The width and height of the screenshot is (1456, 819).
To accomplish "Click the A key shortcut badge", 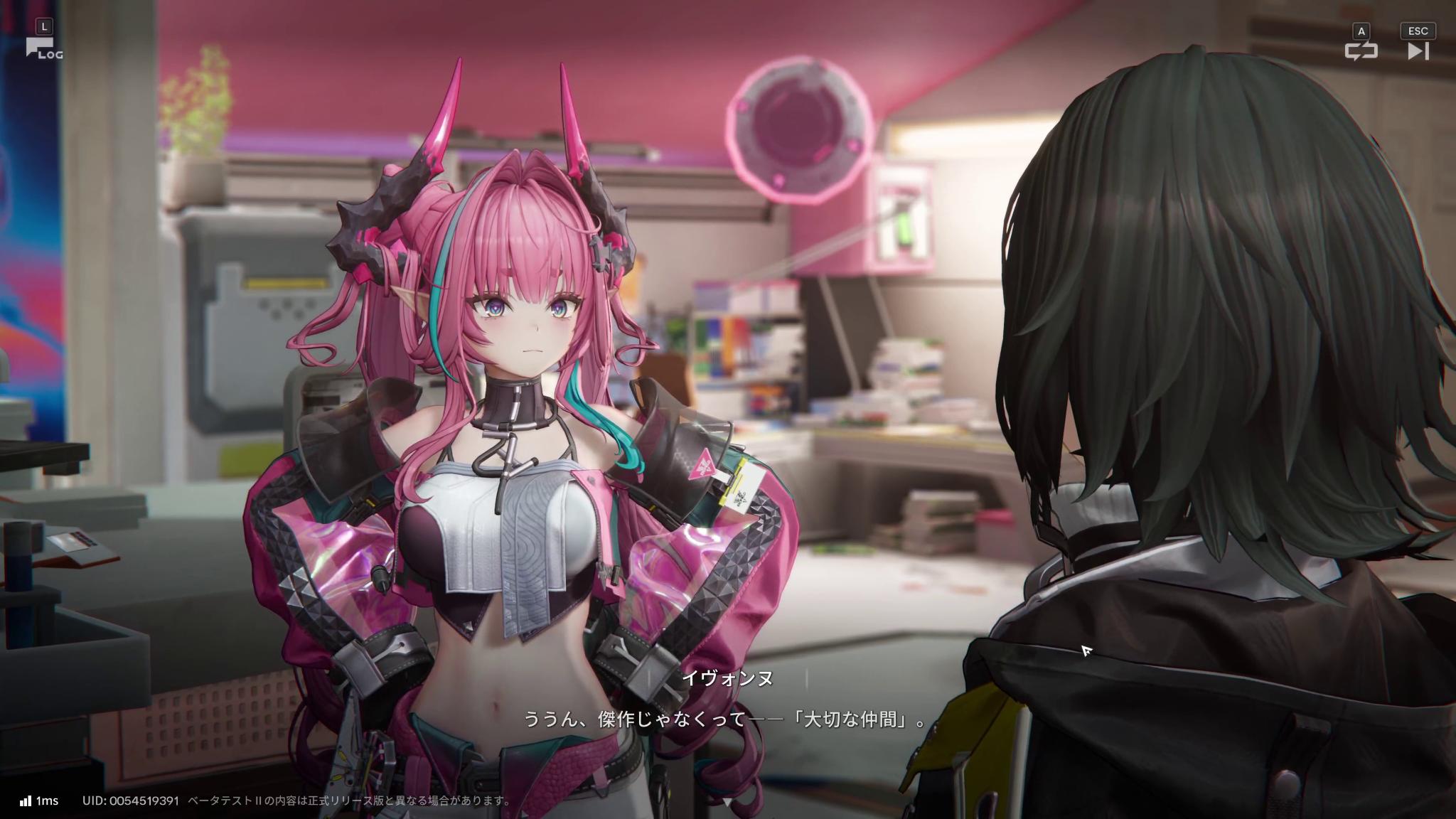I will [x=1361, y=30].
